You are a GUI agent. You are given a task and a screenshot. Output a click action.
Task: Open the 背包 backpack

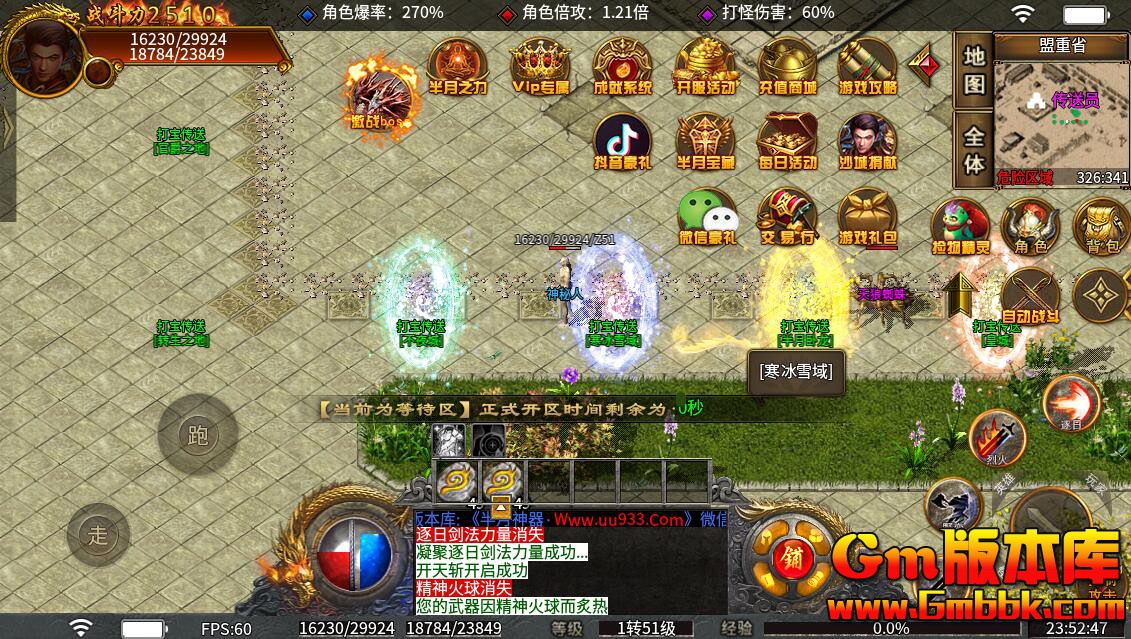point(1101,226)
